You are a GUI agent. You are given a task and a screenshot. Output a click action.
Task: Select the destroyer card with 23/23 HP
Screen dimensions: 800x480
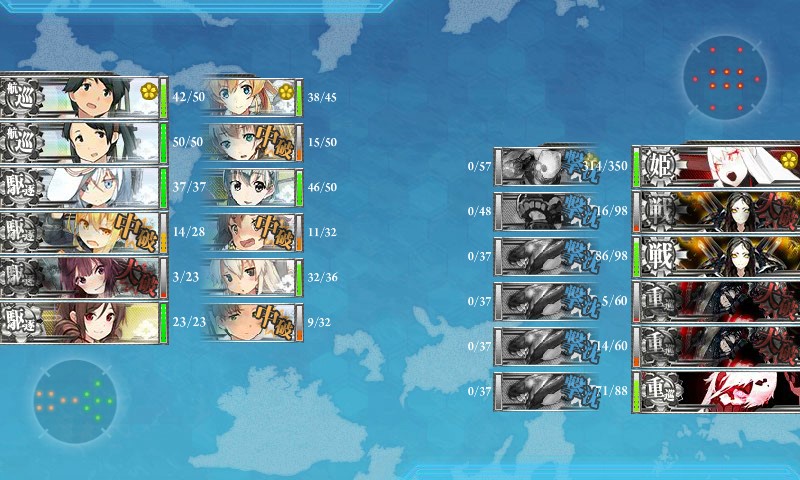(x=80, y=322)
